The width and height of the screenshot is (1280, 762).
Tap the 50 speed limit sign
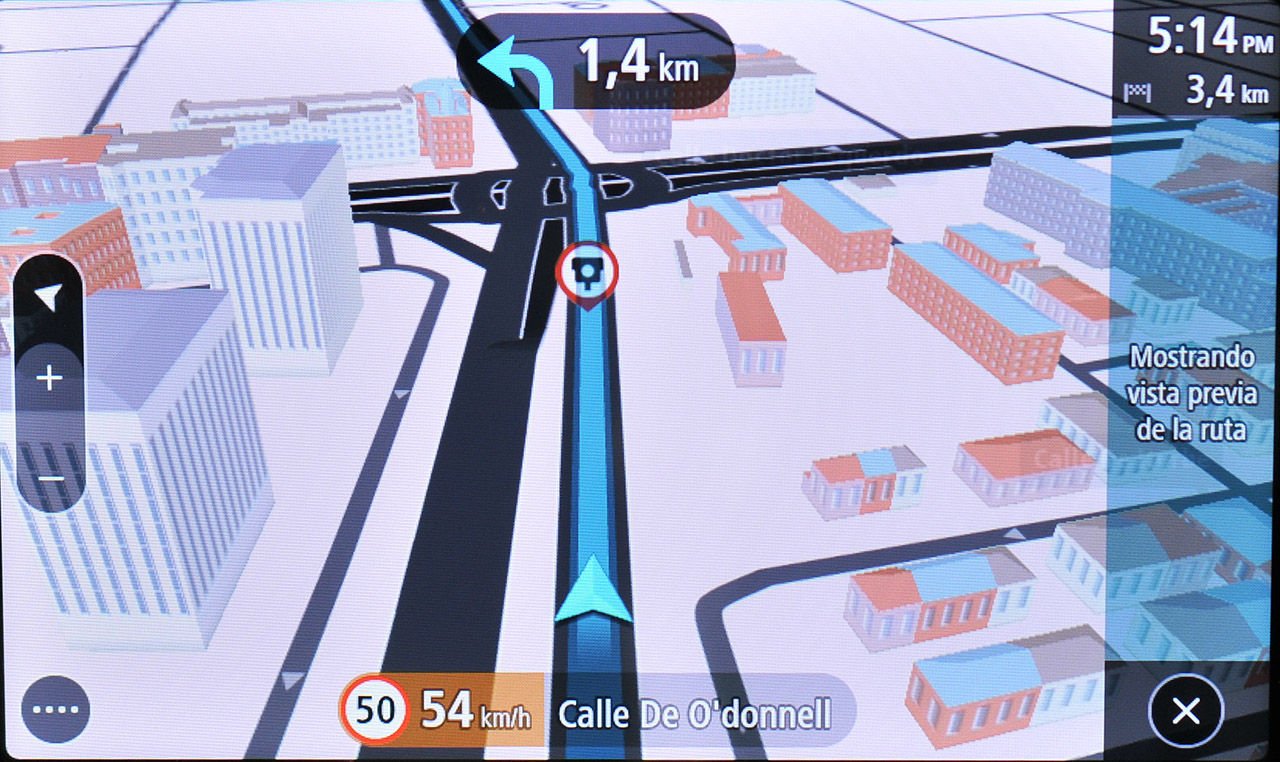375,711
